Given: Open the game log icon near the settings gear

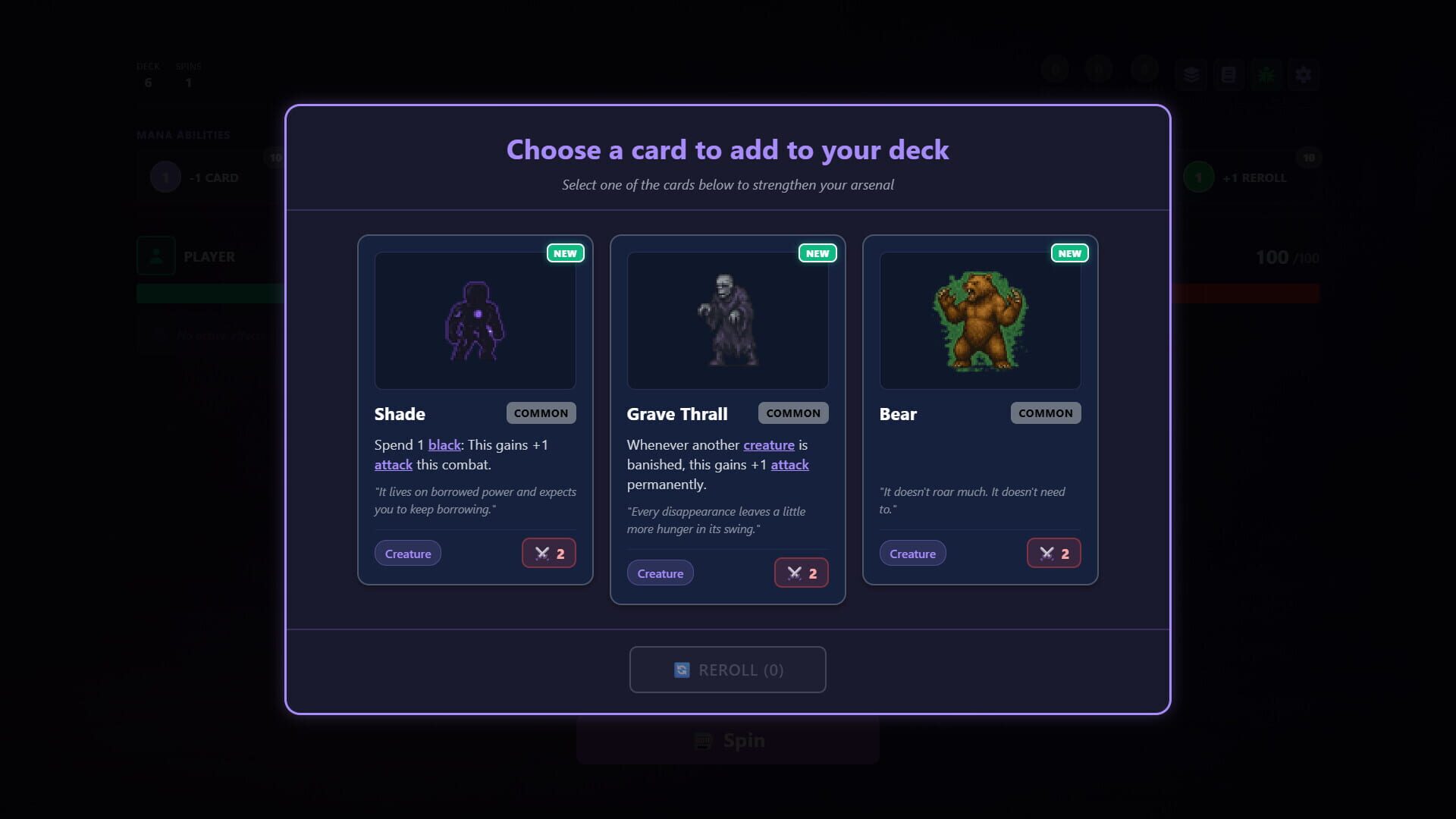Looking at the screenshot, I should (x=1228, y=74).
